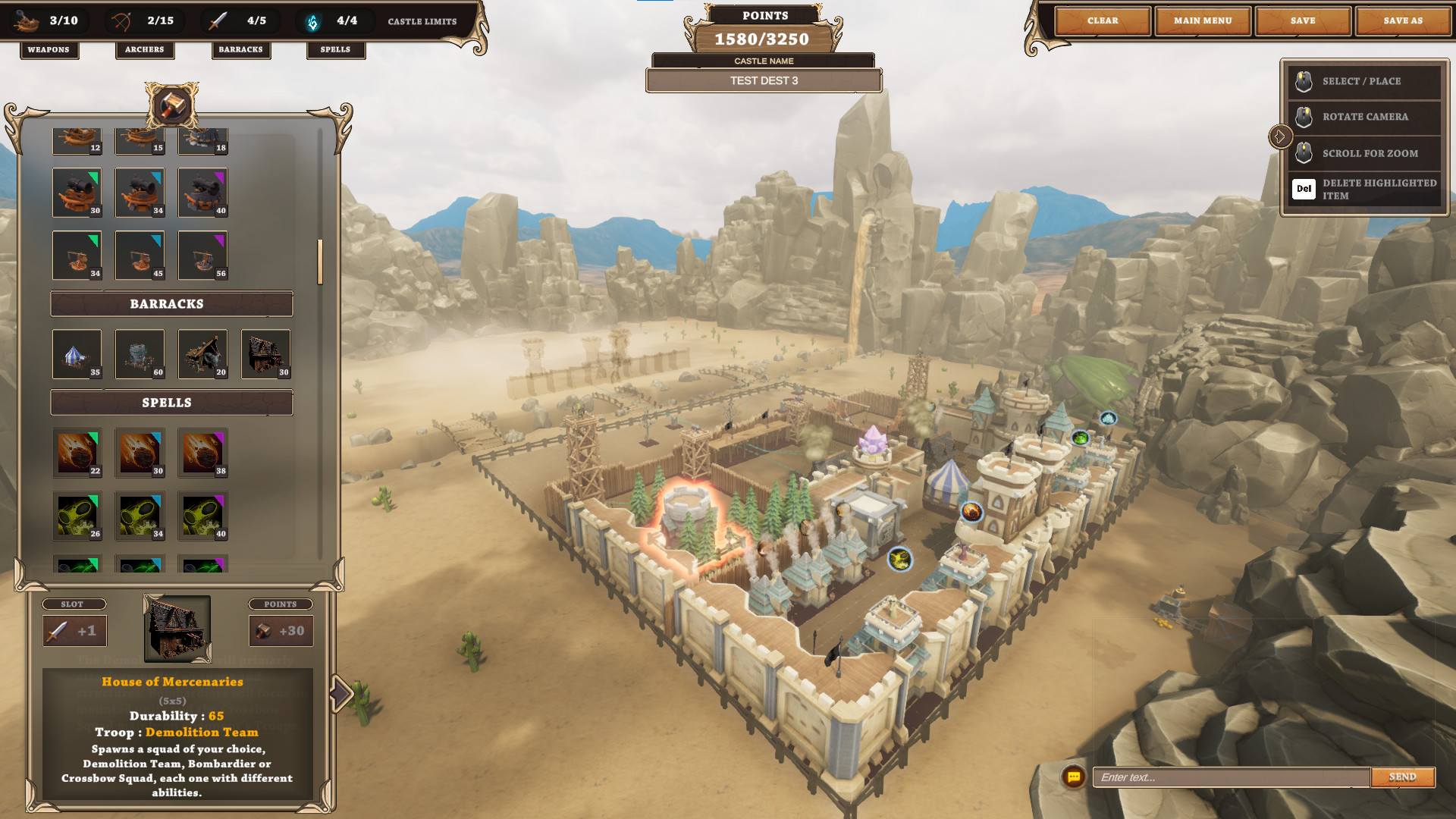This screenshot has width=1456, height=819.
Task: Open the Weapons category tab
Action: [x=49, y=50]
